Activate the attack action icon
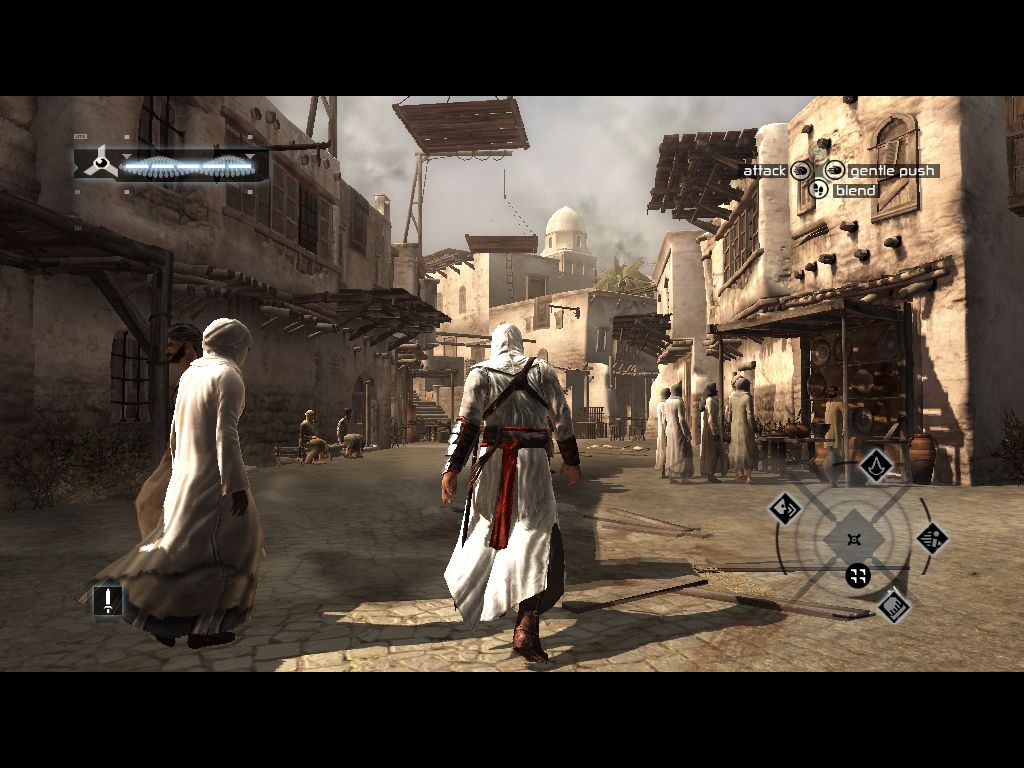The image size is (1024, 768). coord(800,171)
